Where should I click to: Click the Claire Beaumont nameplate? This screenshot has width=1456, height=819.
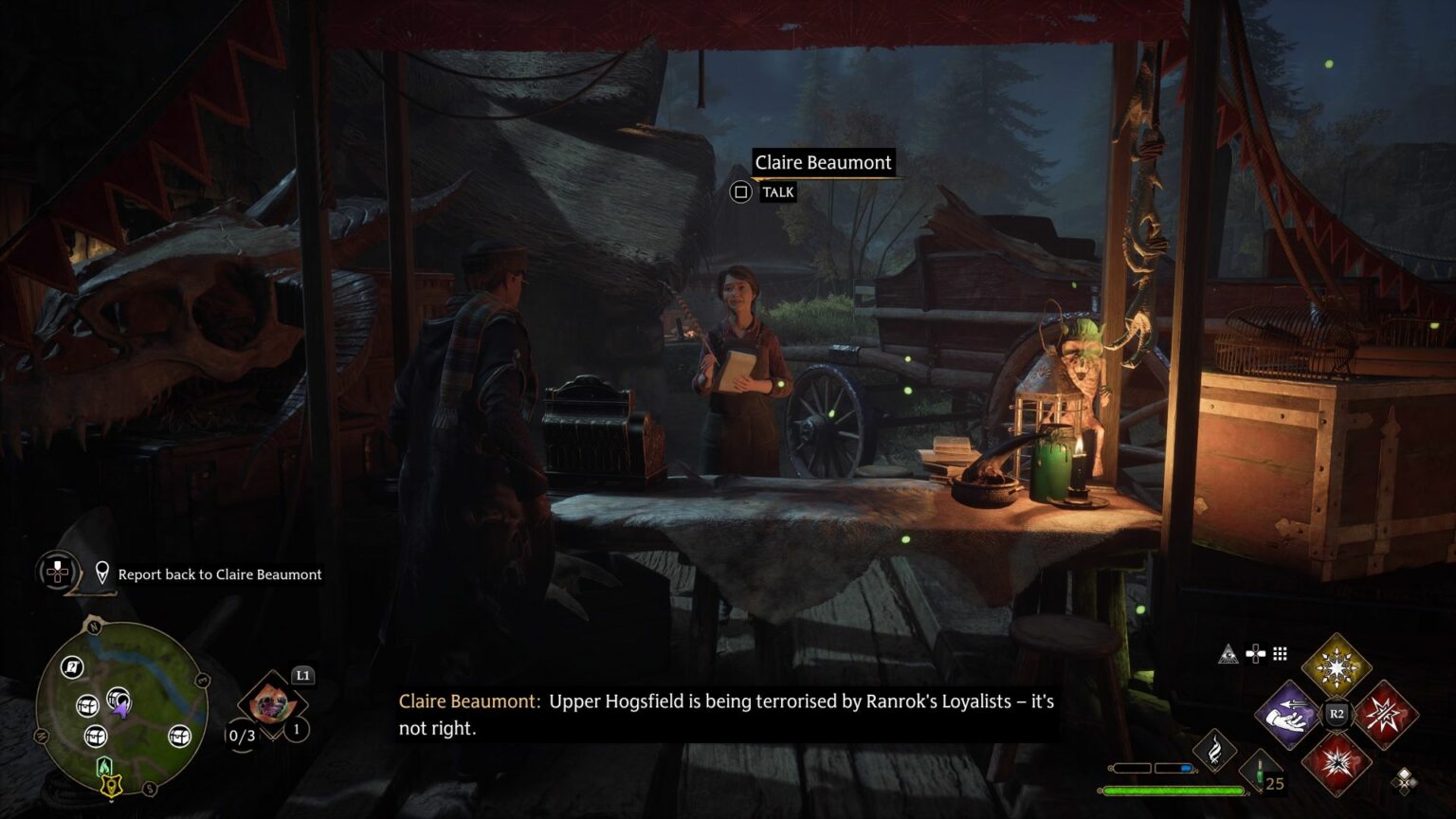(823, 162)
